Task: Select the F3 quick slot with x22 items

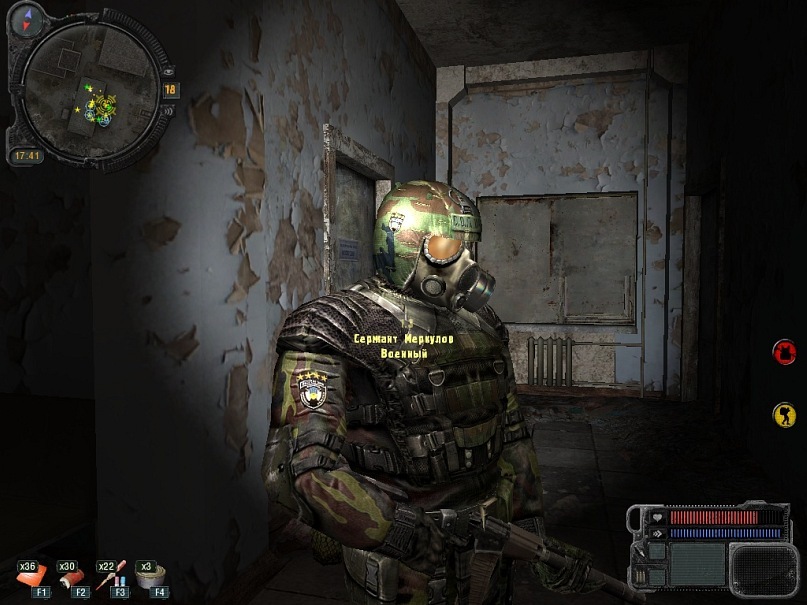Action: (111, 577)
